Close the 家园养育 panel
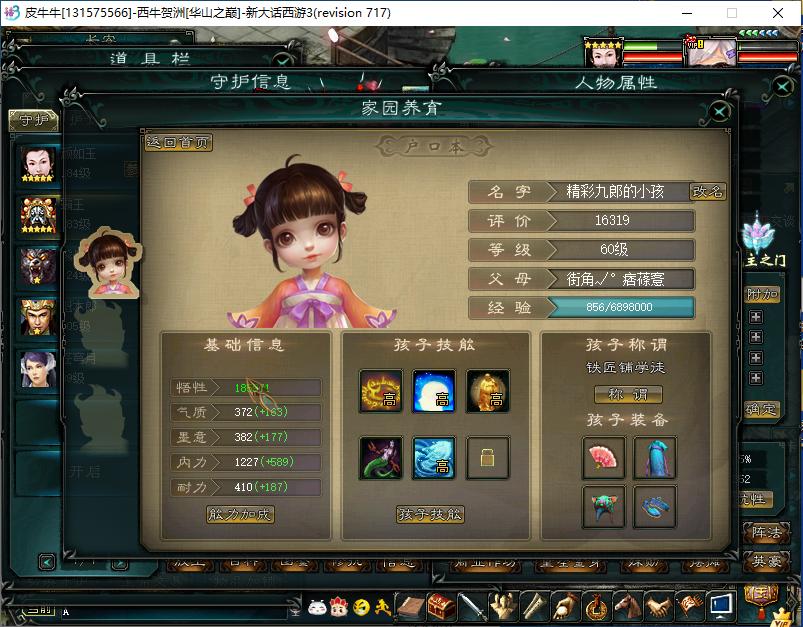The image size is (803, 627). 719,112
